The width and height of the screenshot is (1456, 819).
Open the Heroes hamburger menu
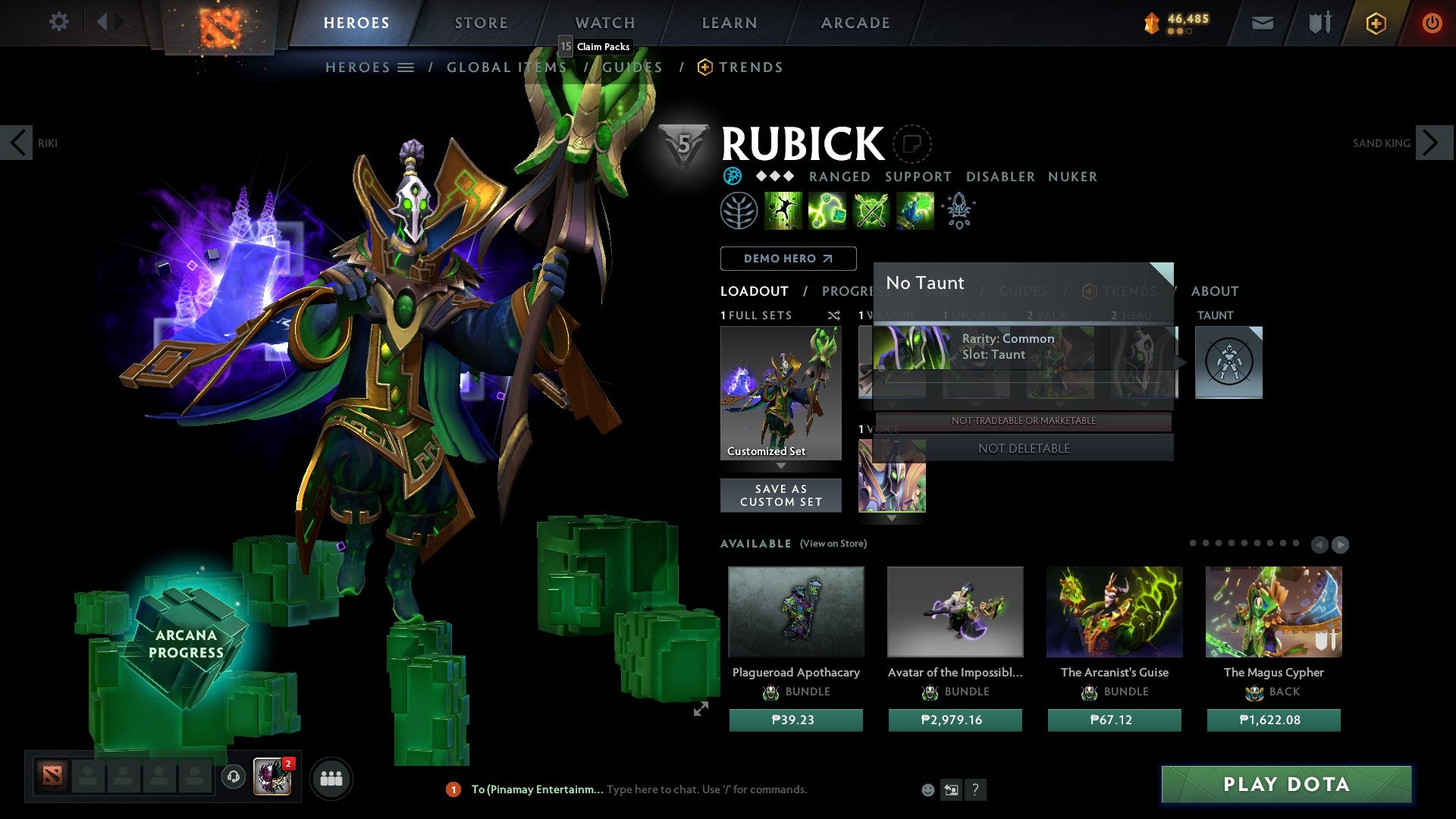click(406, 67)
